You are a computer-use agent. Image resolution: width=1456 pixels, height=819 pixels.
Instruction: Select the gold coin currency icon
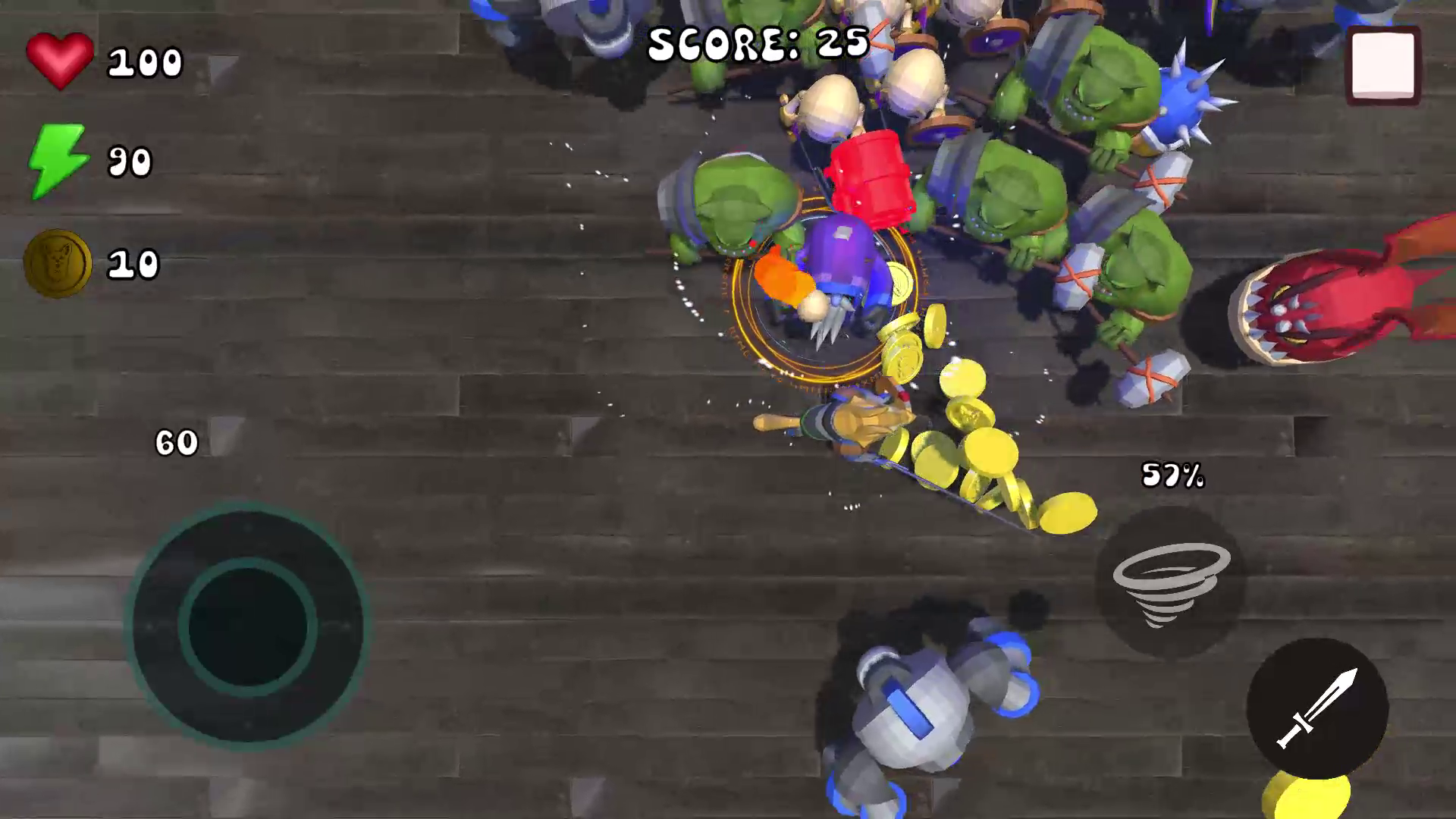[57, 261]
